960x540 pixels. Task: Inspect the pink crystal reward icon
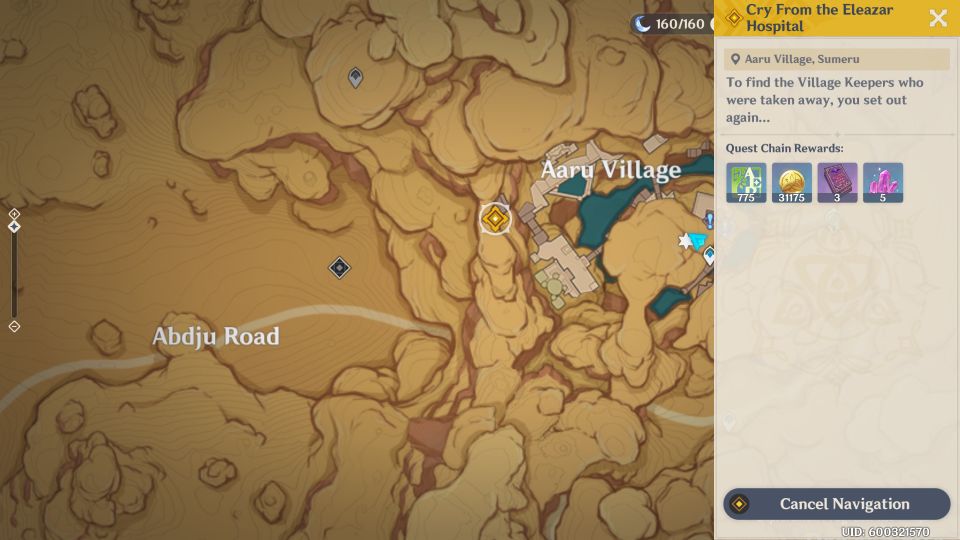tap(883, 182)
